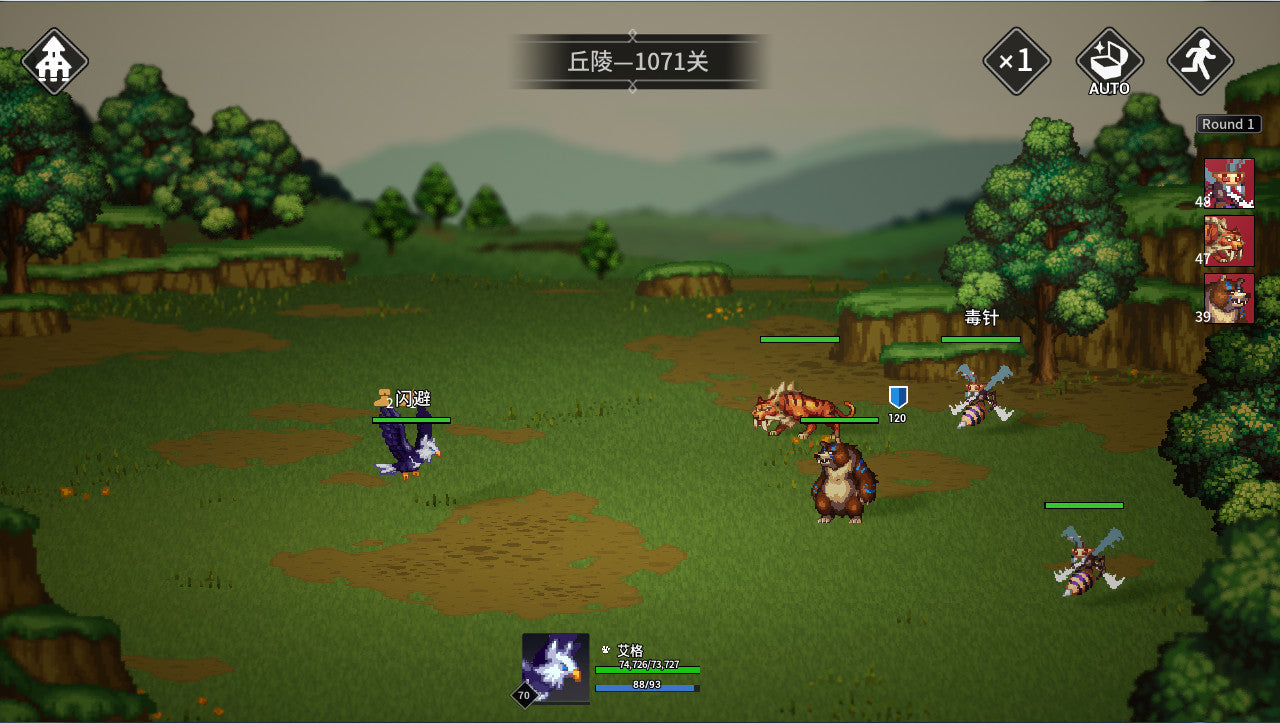This screenshot has height=723, width=1280.
Task: Toggle the ×1 battle speed icon
Action: (1017, 62)
